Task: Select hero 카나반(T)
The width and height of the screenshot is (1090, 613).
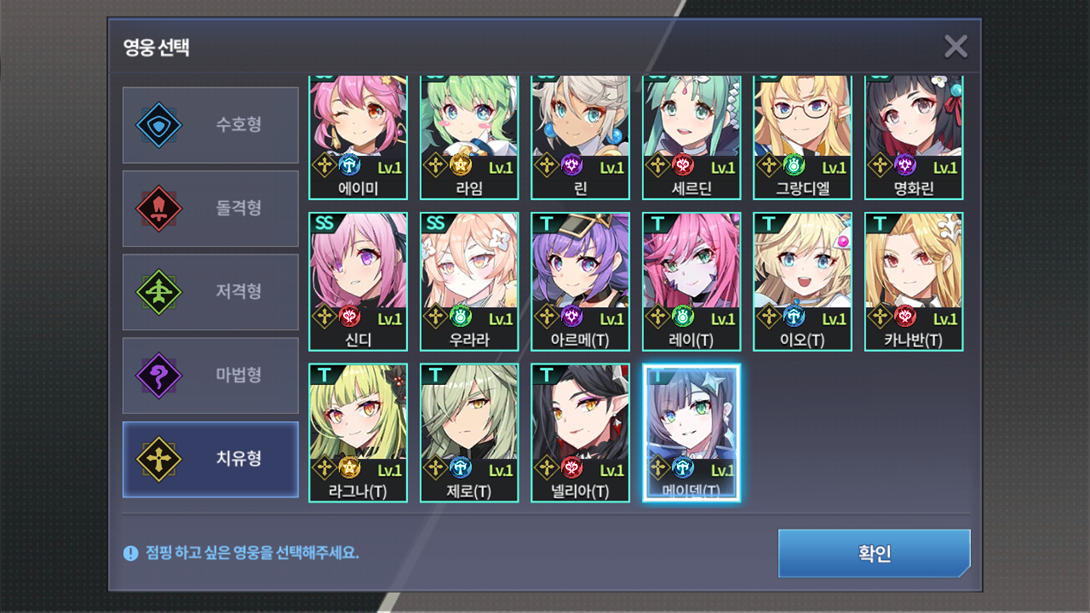Action: [x=913, y=280]
